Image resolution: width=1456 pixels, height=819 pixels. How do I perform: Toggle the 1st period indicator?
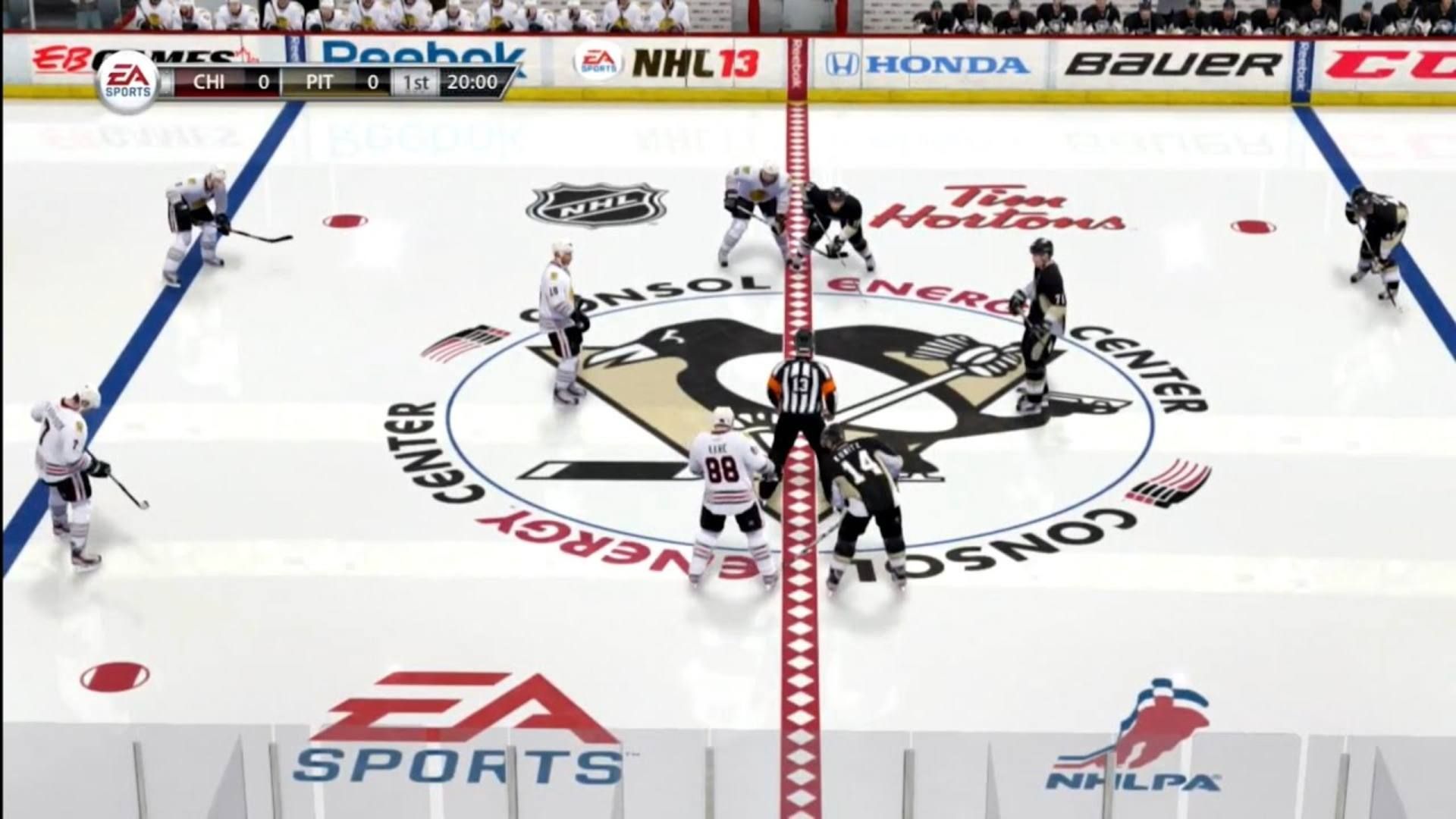click(x=417, y=83)
